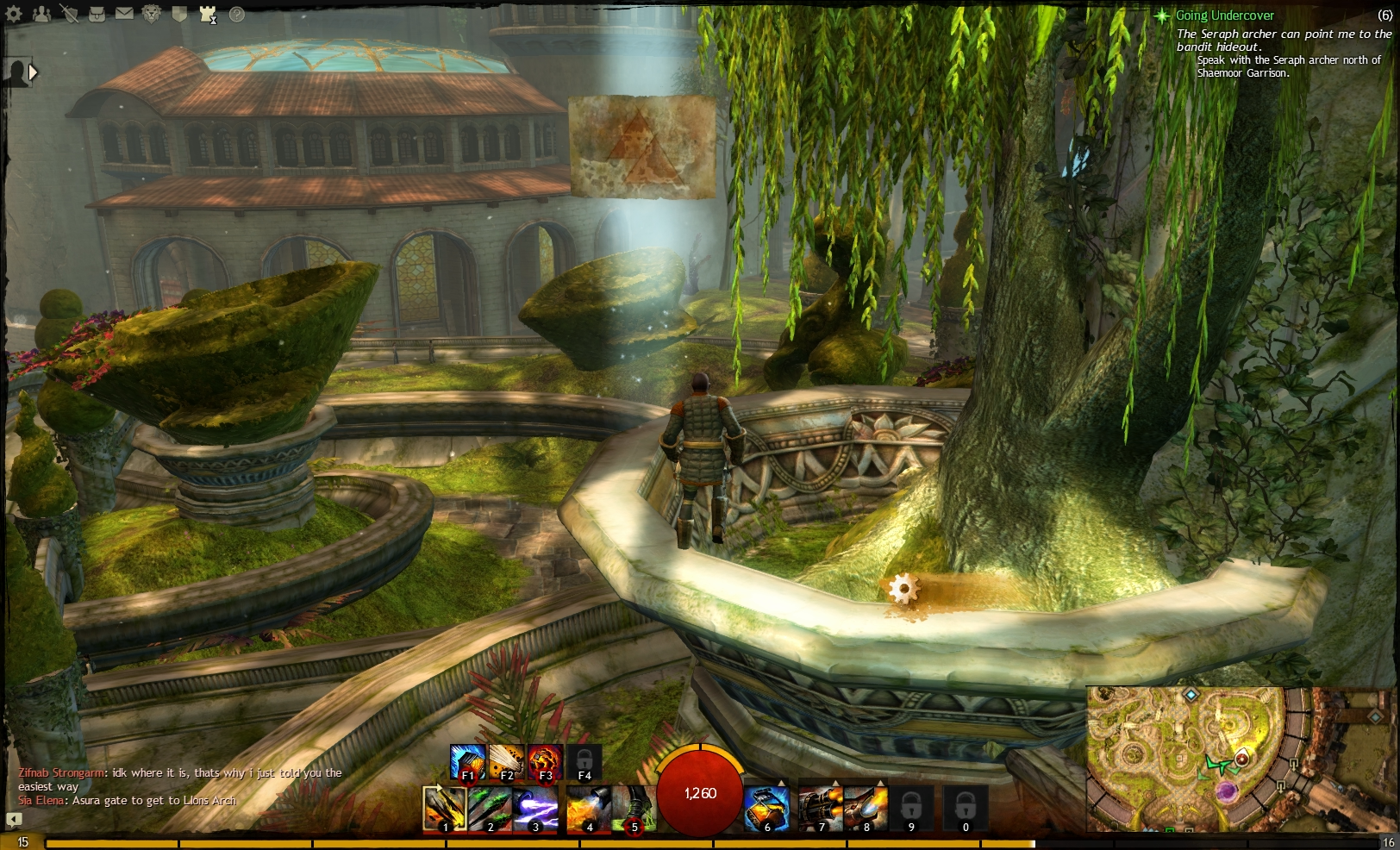Open the contacts and LFG icon
This screenshot has width=1400, height=850.
click(41, 13)
